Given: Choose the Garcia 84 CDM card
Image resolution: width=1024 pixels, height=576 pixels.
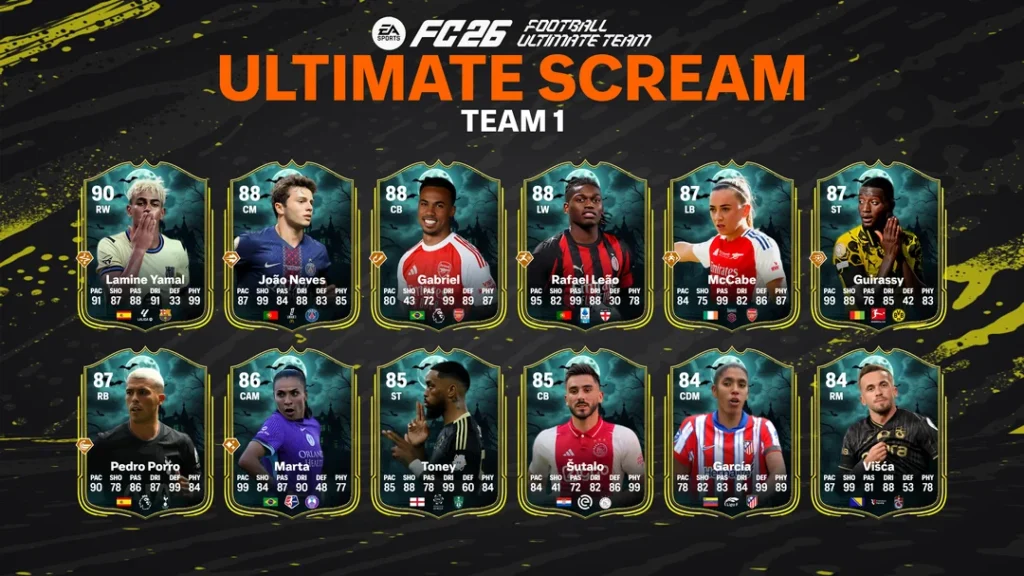Looking at the screenshot, I should pyautogui.click(x=732, y=432).
